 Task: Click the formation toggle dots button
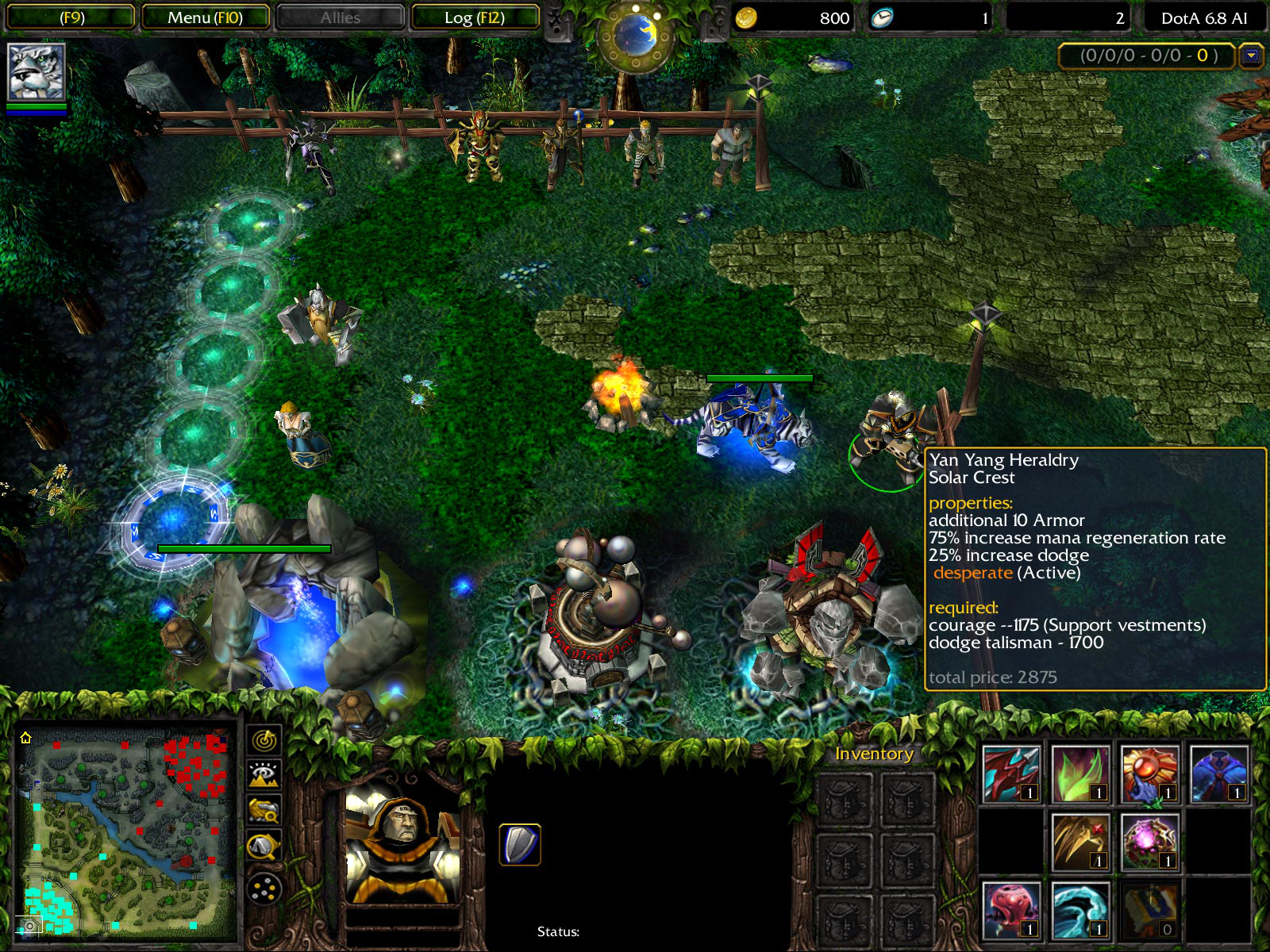click(x=264, y=889)
